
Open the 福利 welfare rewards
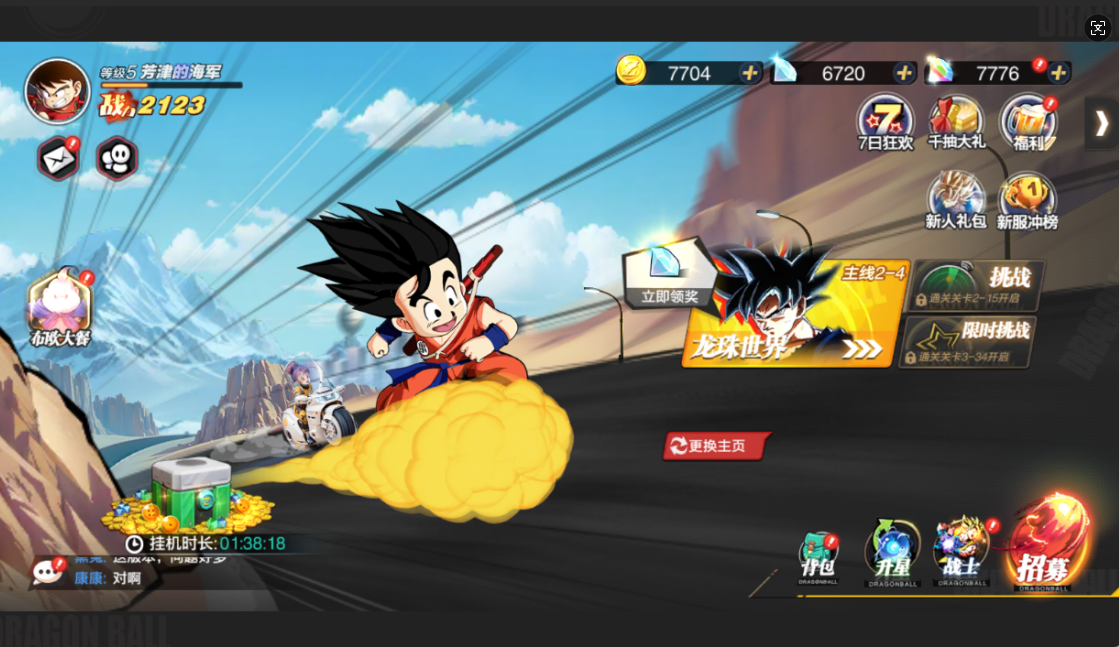click(1028, 122)
